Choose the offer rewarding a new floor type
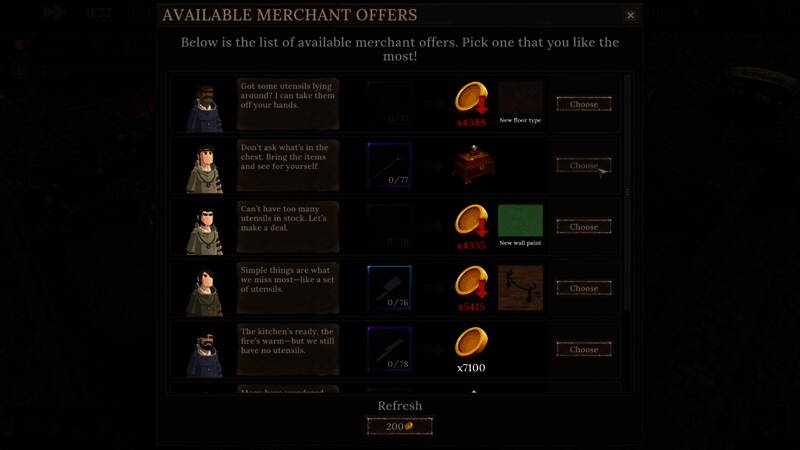 click(x=584, y=104)
